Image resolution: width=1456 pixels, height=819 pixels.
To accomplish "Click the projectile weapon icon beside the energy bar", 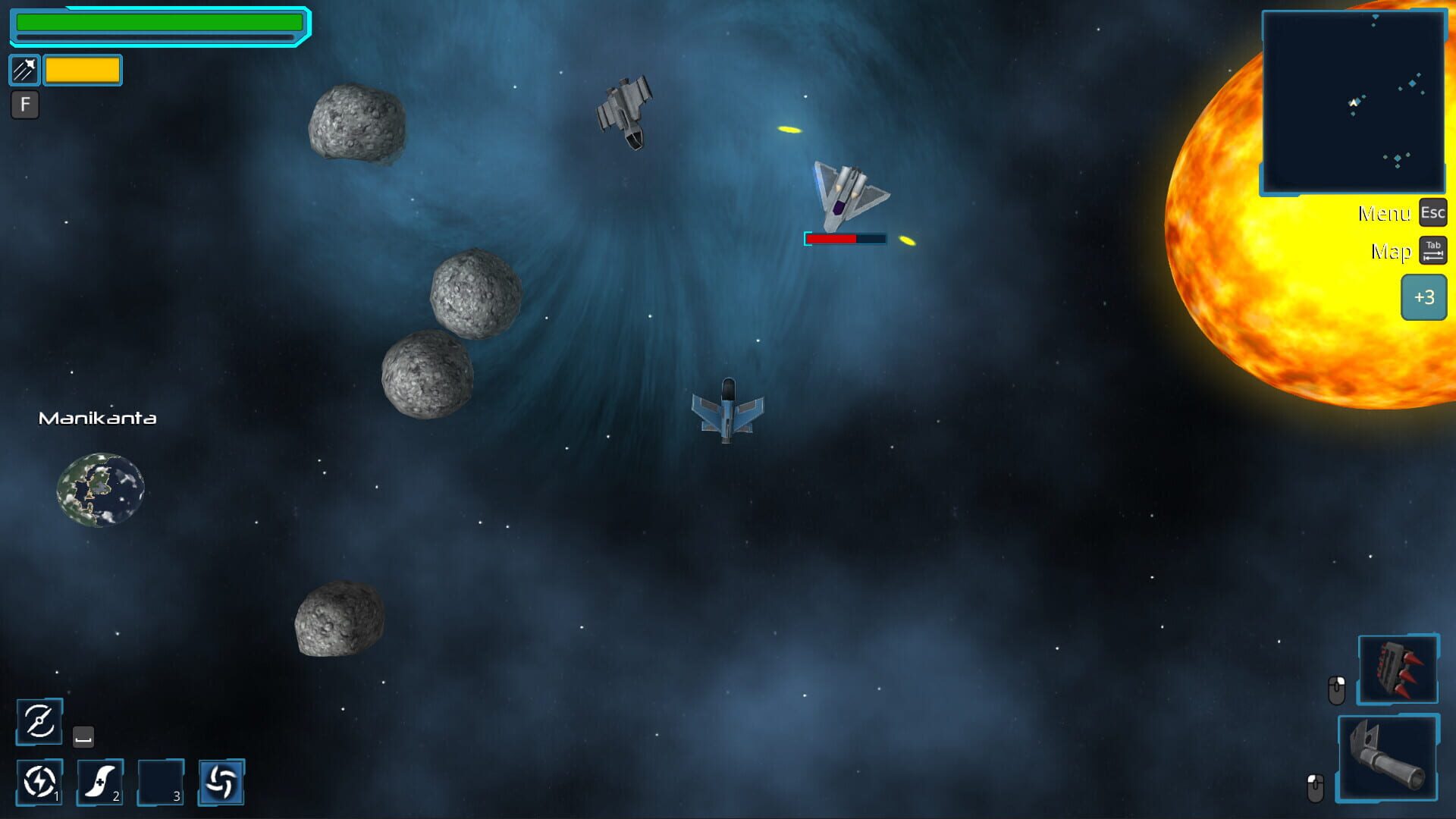I will [x=24, y=70].
